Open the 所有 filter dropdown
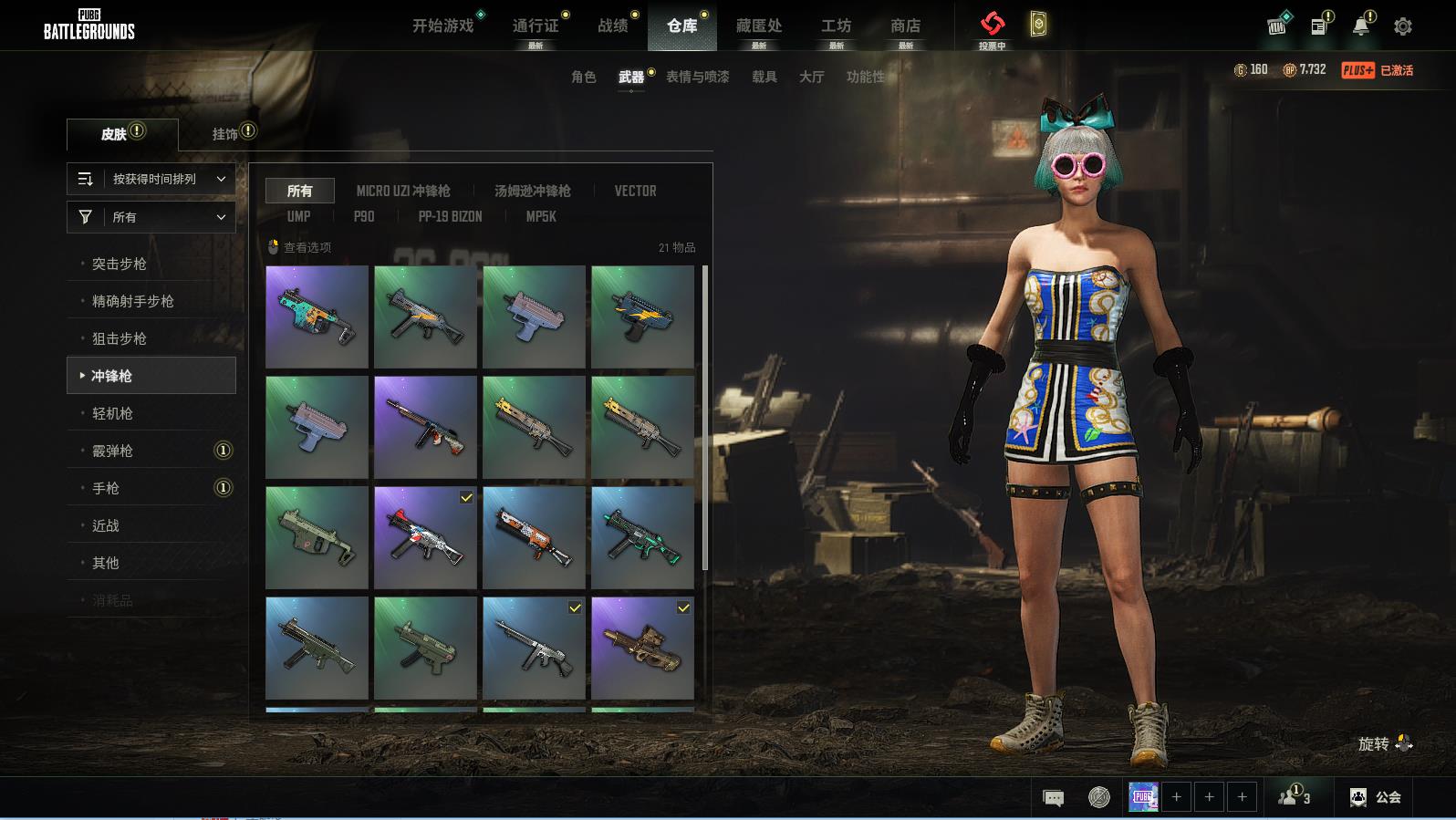Image resolution: width=1456 pixels, height=820 pixels. (151, 217)
